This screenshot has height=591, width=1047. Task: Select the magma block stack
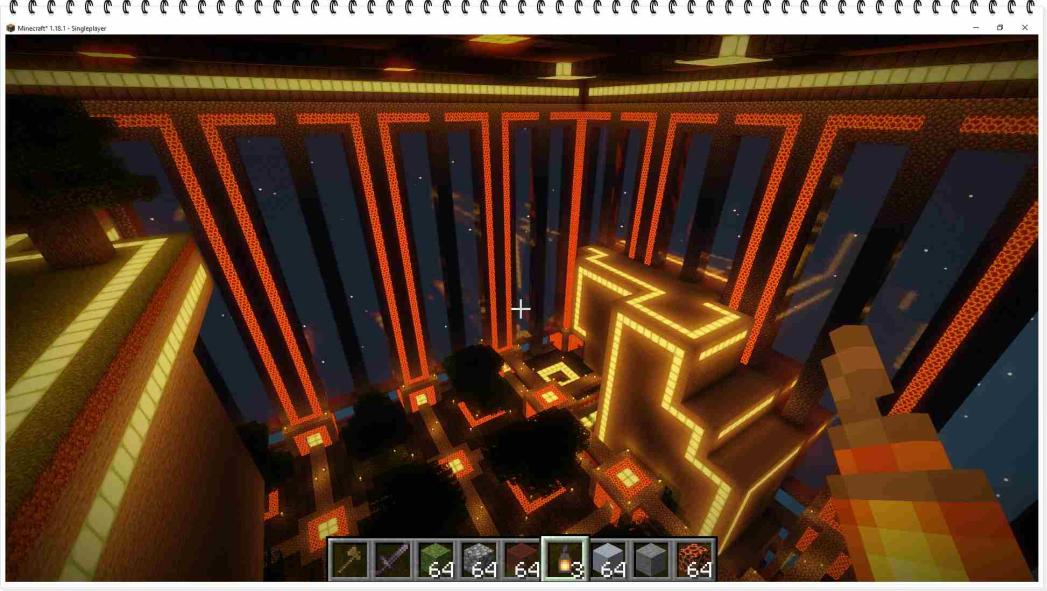[x=693, y=559]
